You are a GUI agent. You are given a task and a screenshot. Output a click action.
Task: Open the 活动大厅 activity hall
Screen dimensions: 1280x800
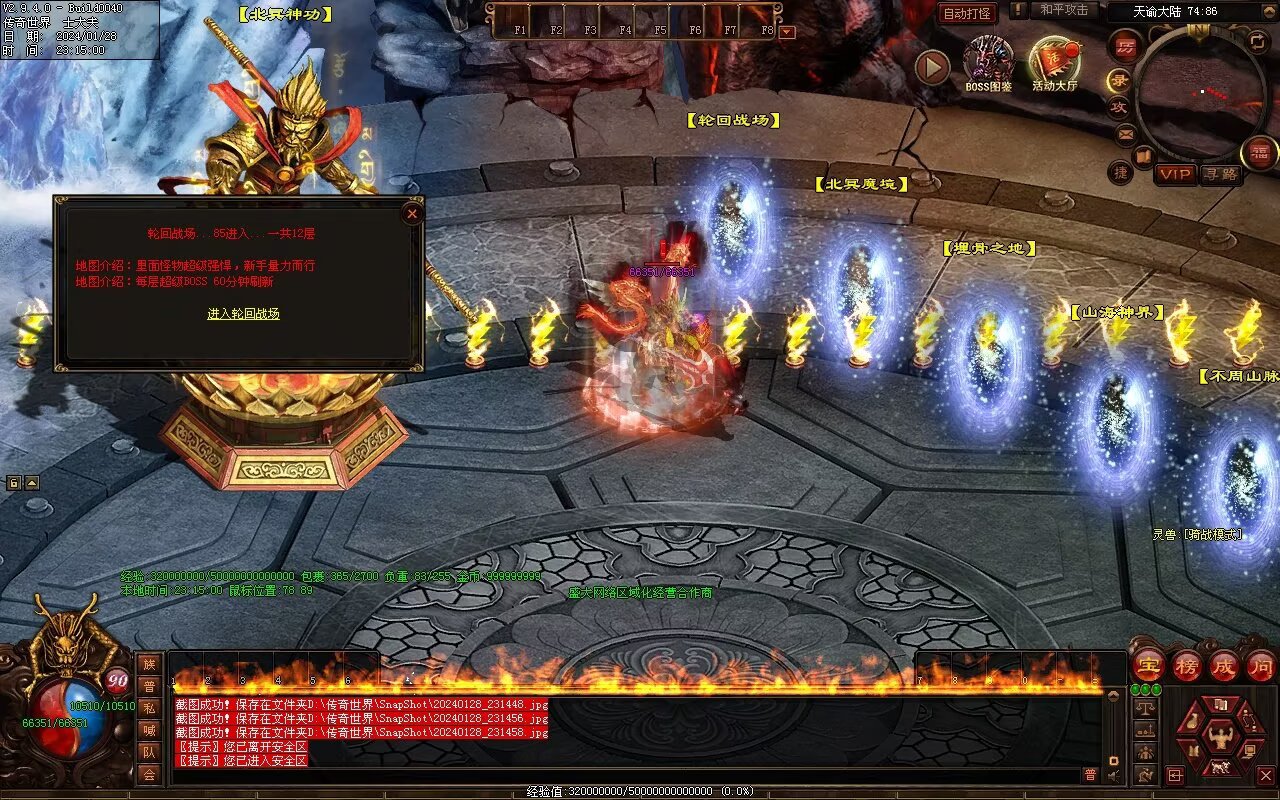[1055, 64]
